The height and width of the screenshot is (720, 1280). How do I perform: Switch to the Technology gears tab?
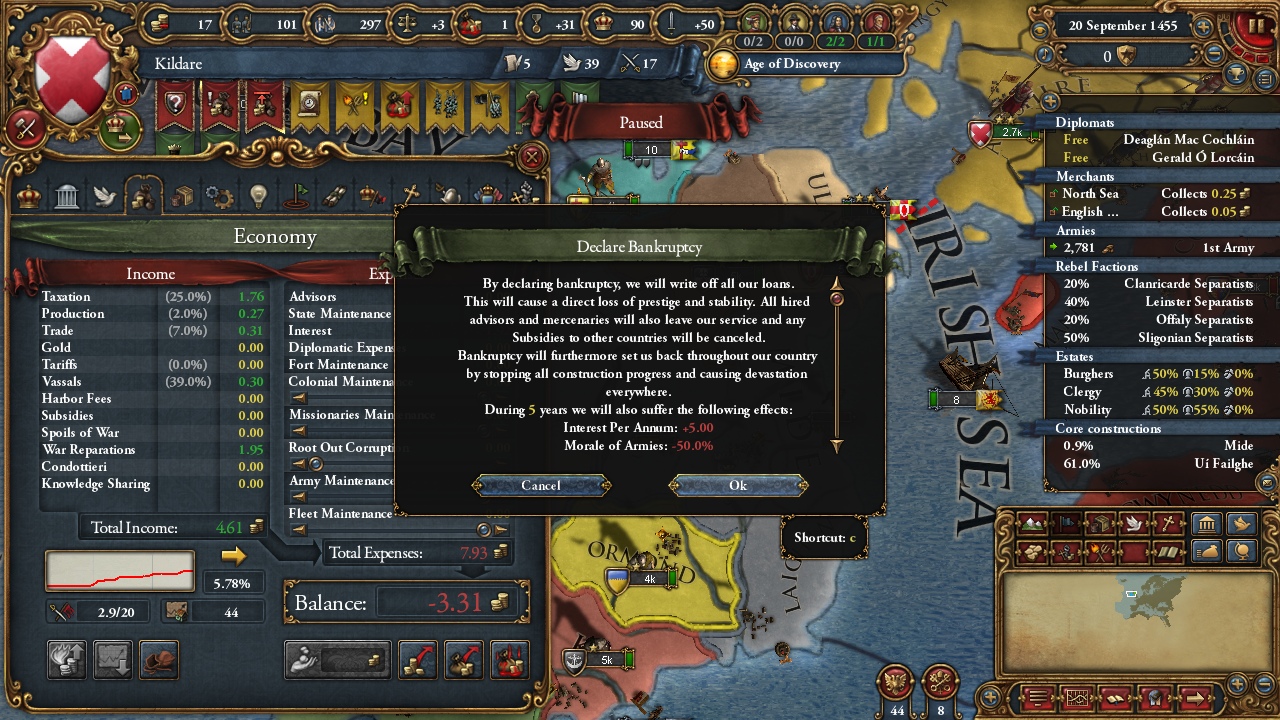coord(219,195)
